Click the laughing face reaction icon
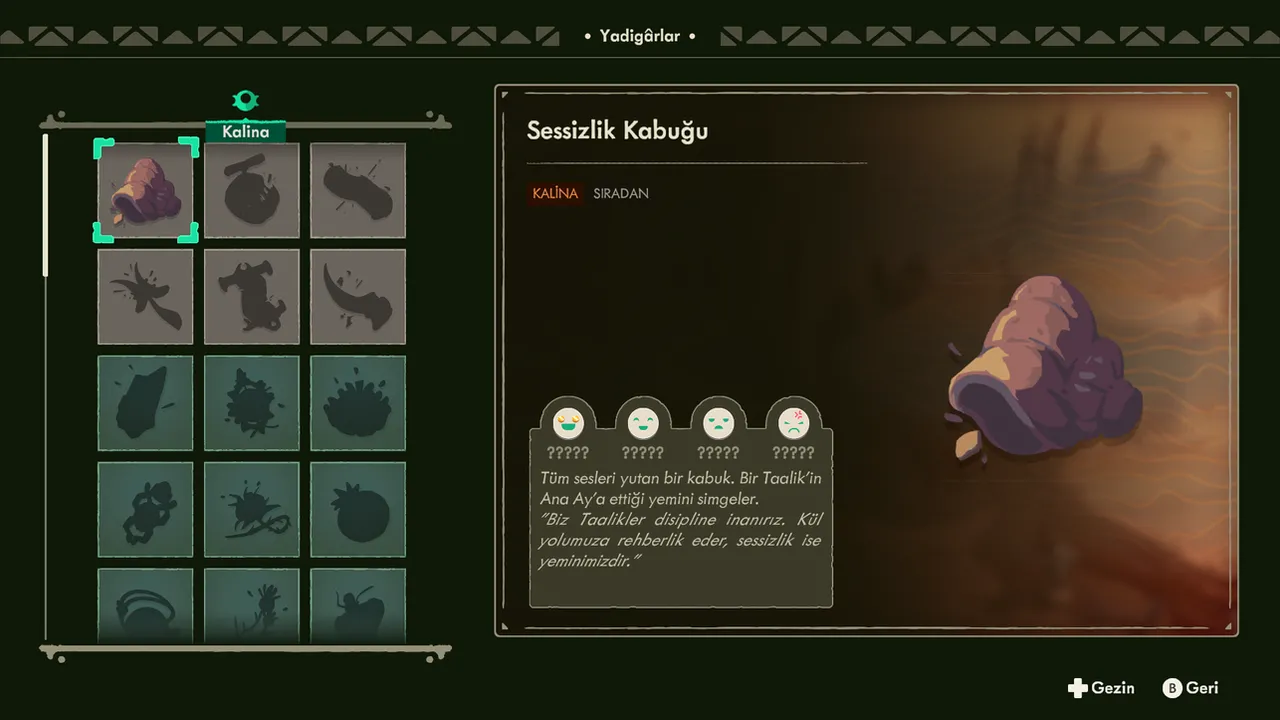This screenshot has width=1280, height=720. [567, 423]
